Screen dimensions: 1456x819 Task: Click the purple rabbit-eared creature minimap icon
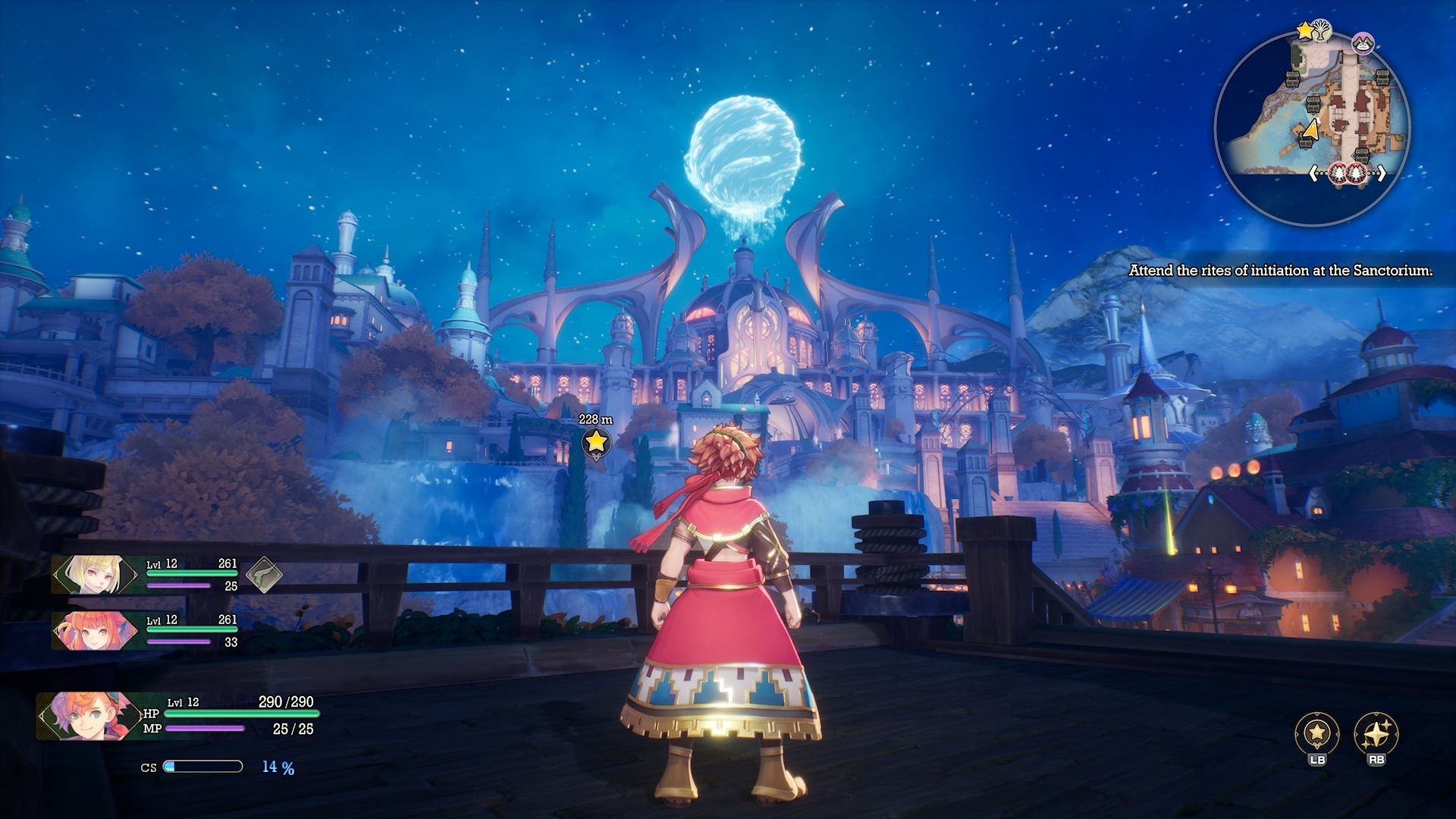1363,44
